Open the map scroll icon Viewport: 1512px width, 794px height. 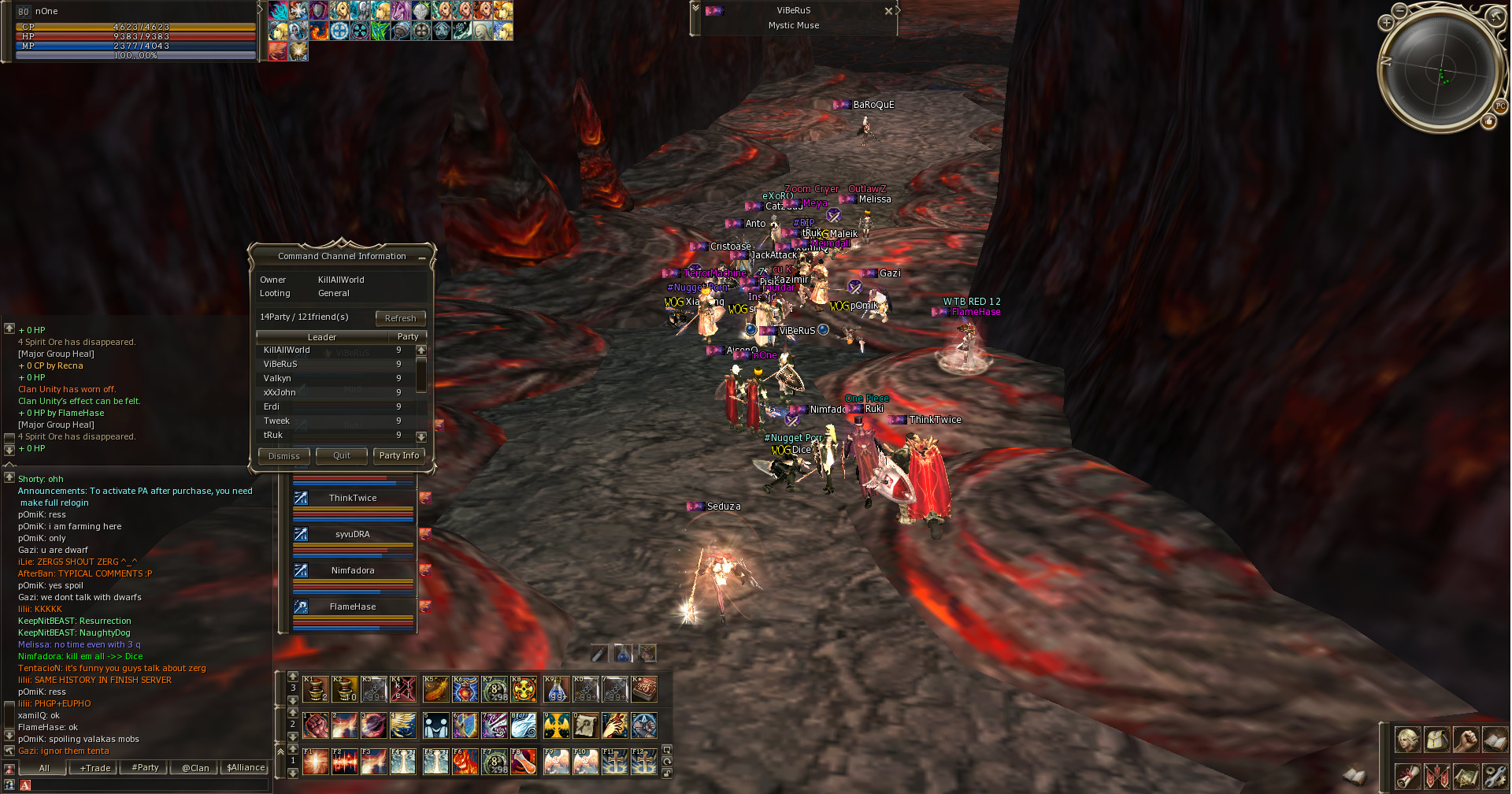pyautogui.click(x=1465, y=777)
